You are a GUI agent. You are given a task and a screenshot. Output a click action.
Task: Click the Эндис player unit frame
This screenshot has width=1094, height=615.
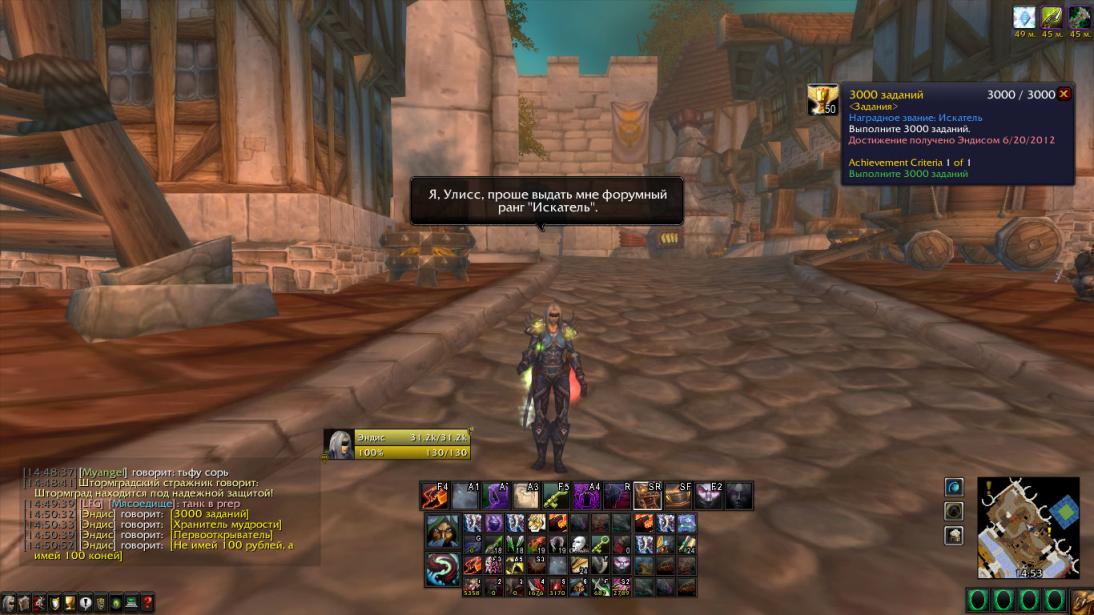(x=396, y=444)
